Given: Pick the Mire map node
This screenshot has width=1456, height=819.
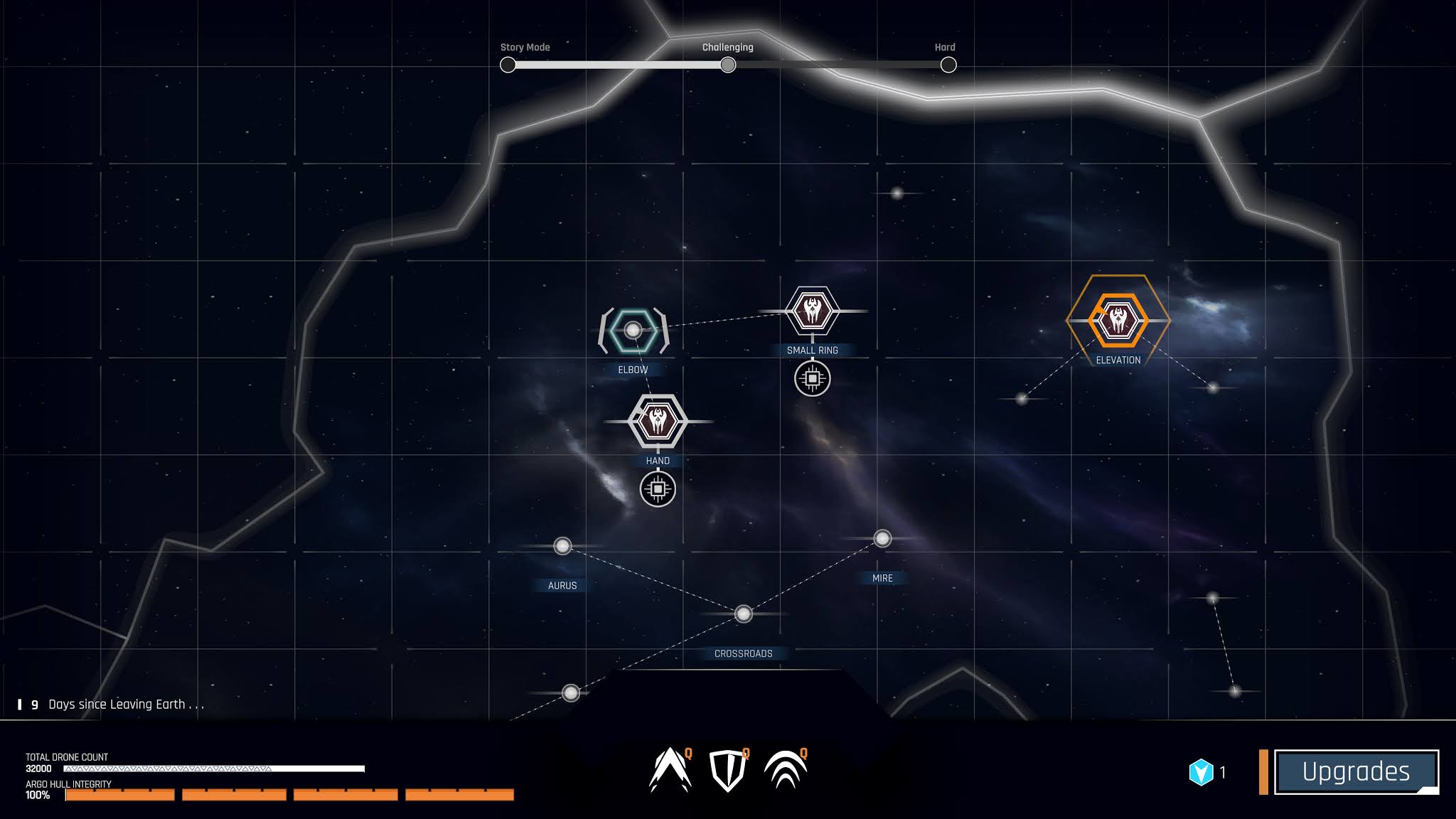Looking at the screenshot, I should (x=882, y=539).
